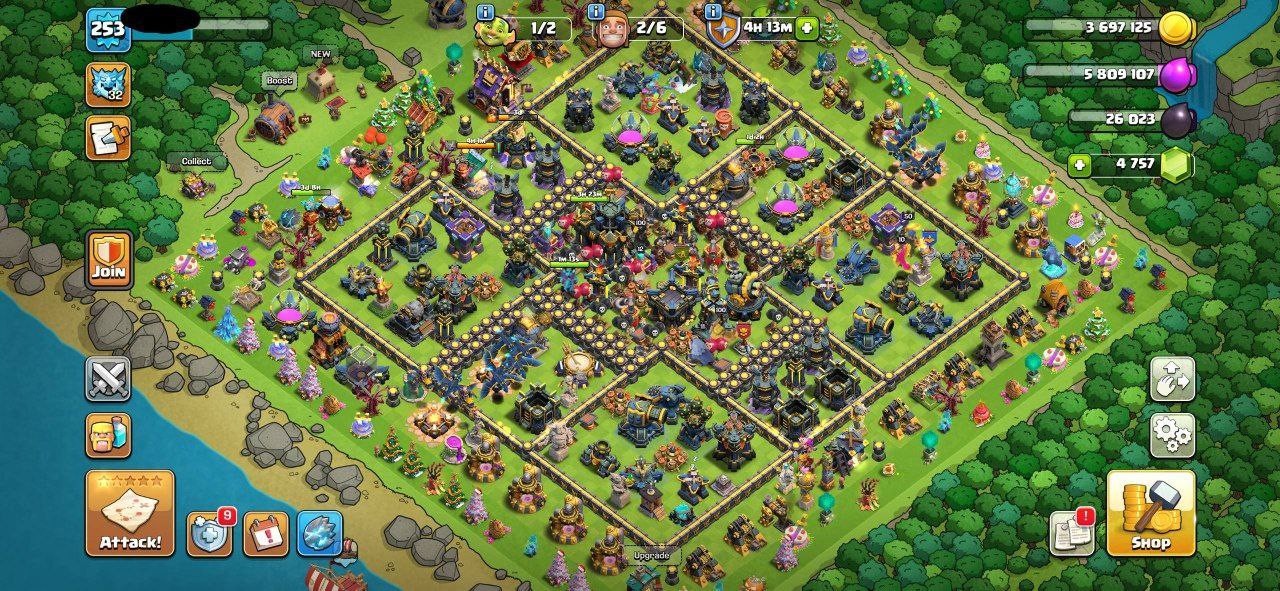This screenshot has height=591, width=1280.
Task: Show goblin builder info above the 1/2 counter
Action: (487, 12)
